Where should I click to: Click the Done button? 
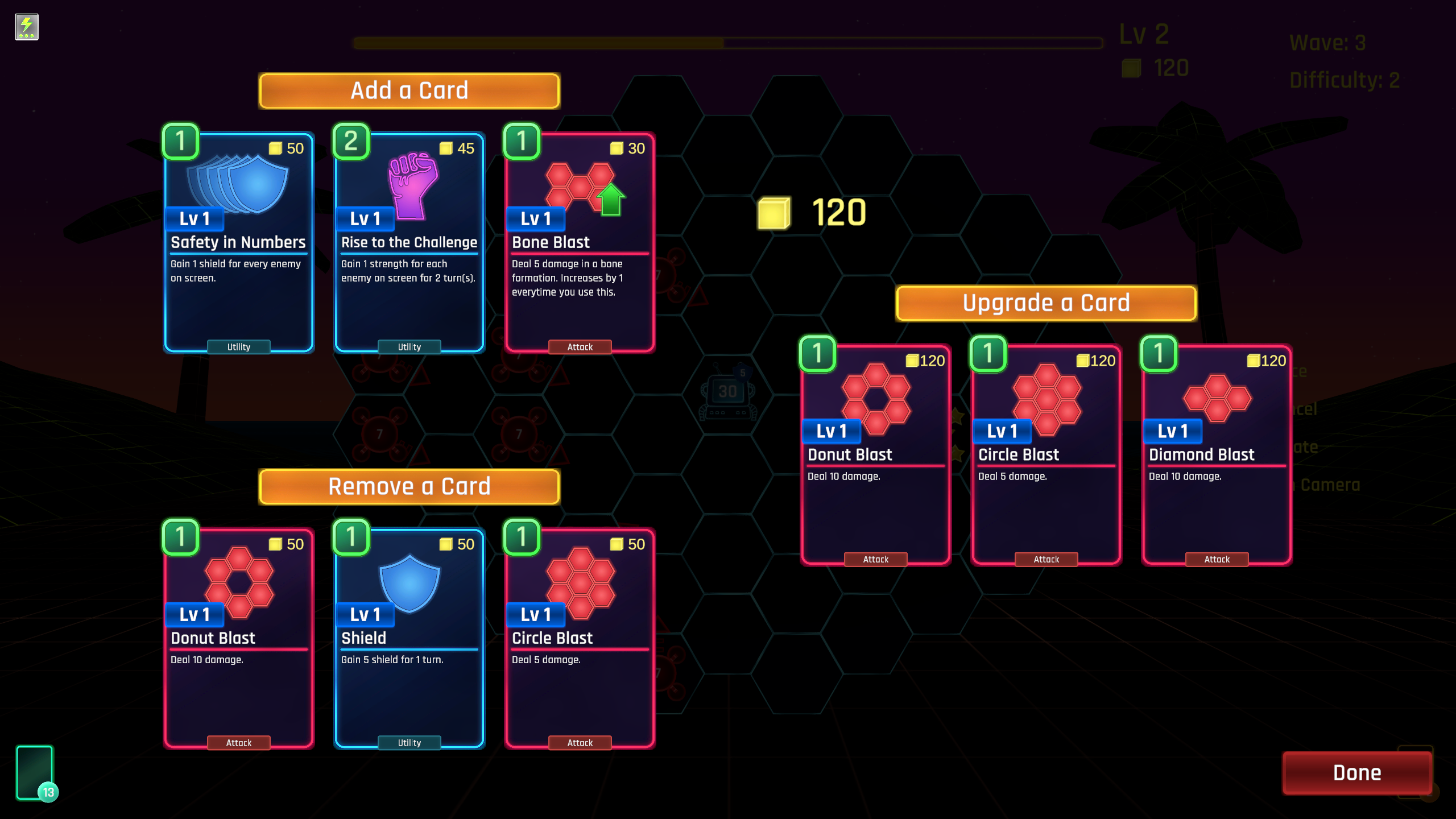1356,772
